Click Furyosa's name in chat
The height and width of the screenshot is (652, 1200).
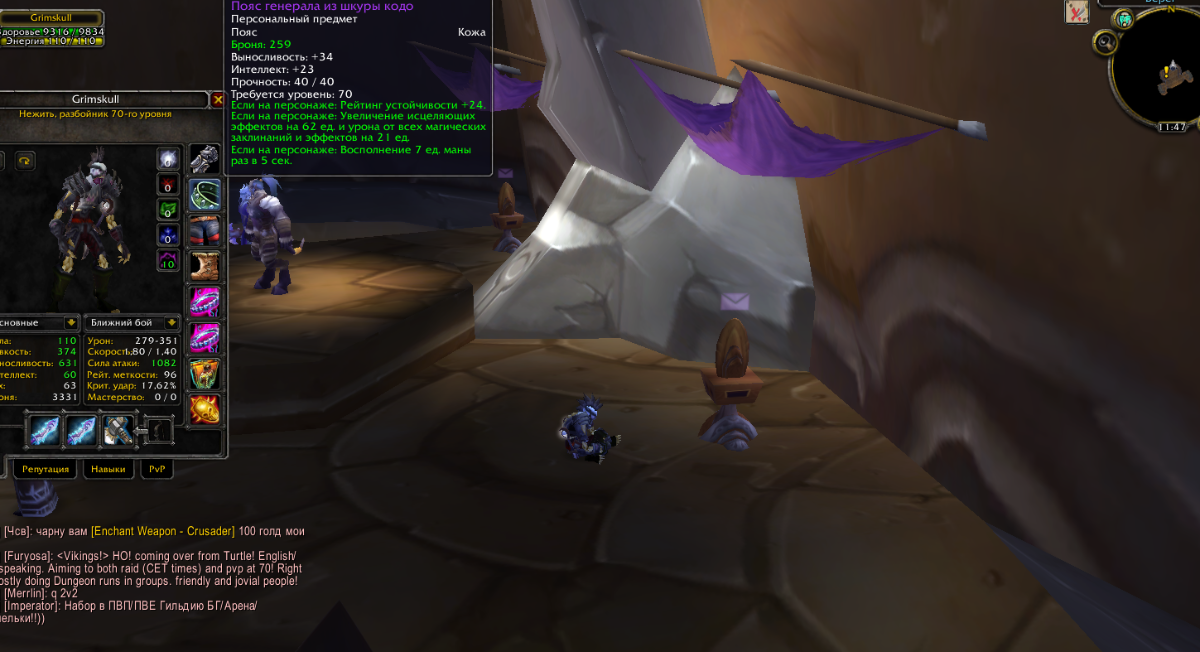28,556
